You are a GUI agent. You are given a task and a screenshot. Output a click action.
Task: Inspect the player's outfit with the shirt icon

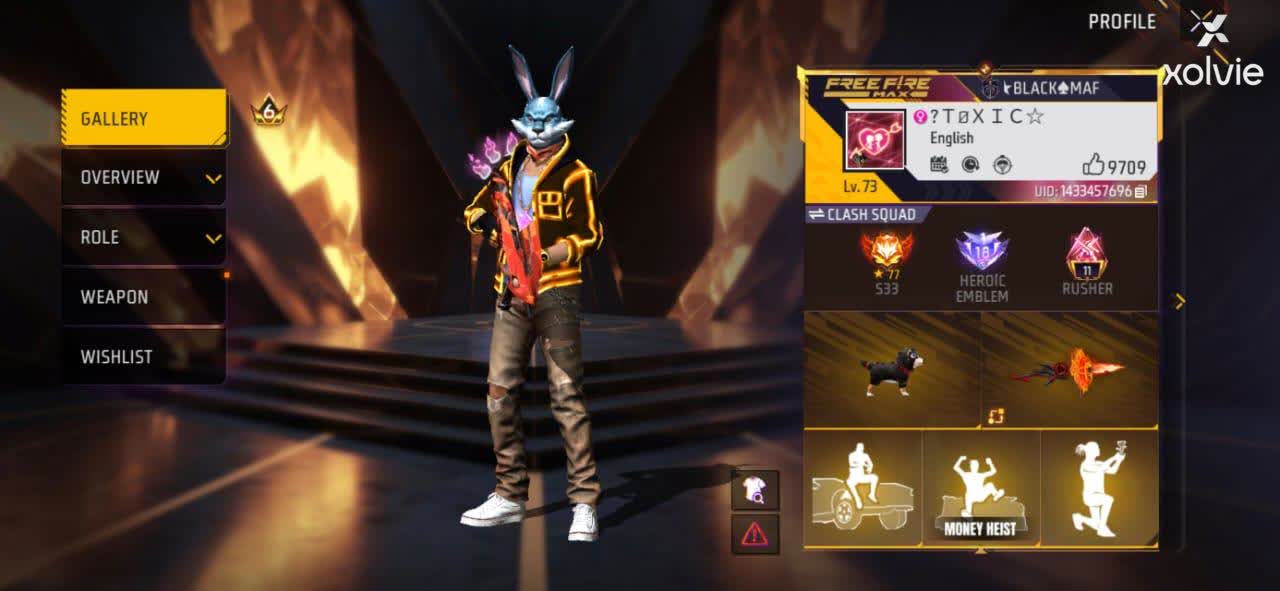coord(755,490)
